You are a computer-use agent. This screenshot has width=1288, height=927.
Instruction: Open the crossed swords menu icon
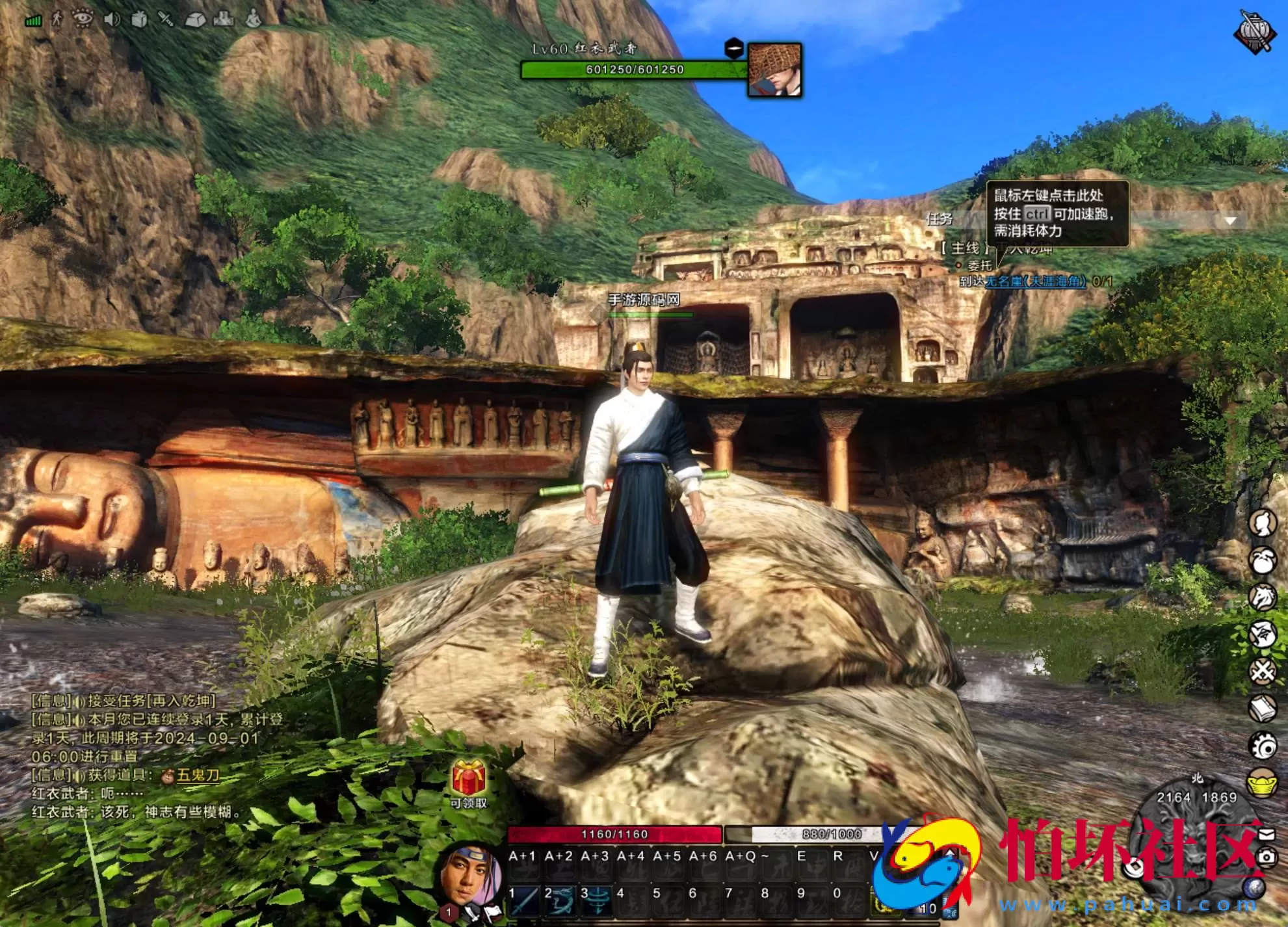pyautogui.click(x=1263, y=672)
